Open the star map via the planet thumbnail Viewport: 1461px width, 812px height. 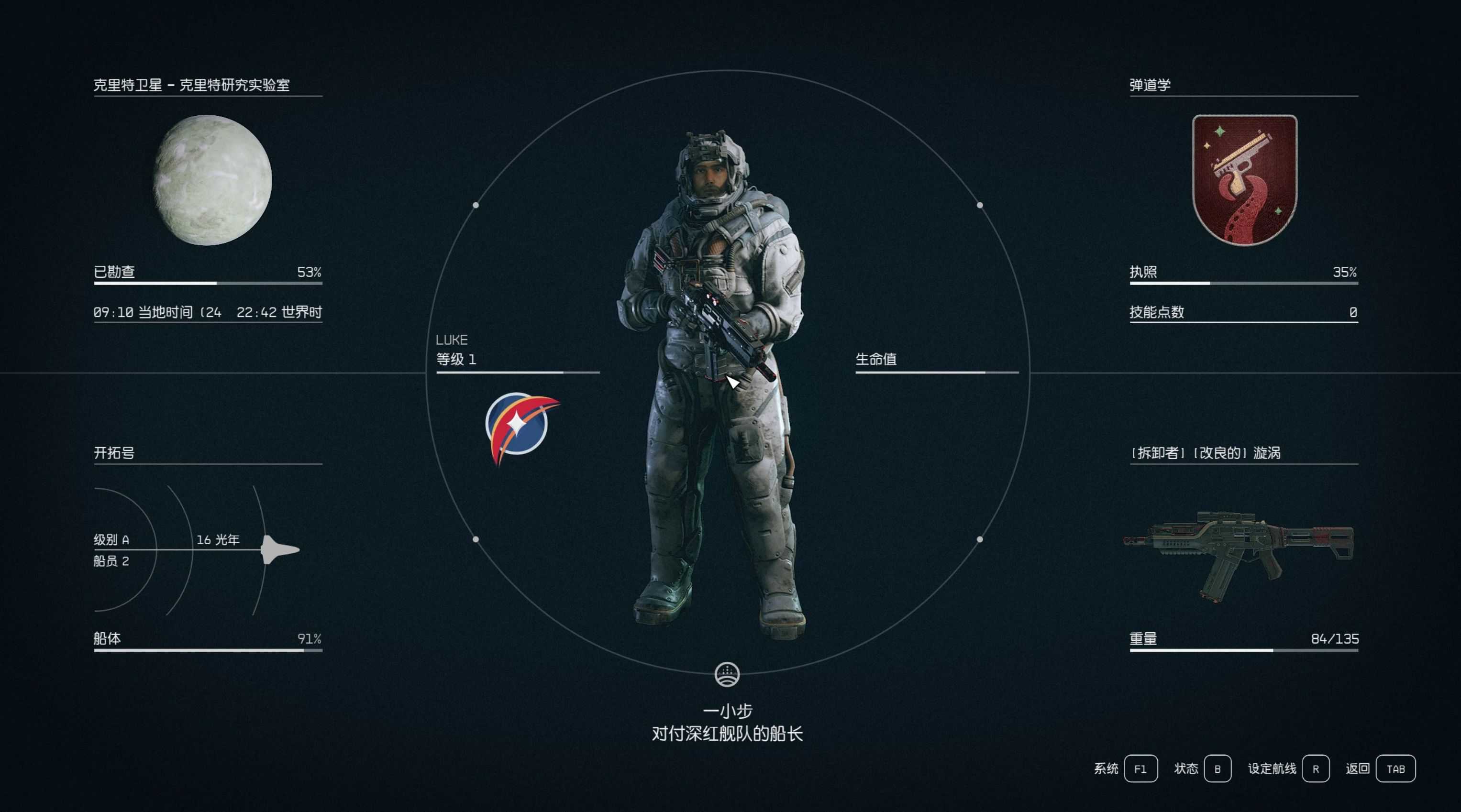point(212,180)
